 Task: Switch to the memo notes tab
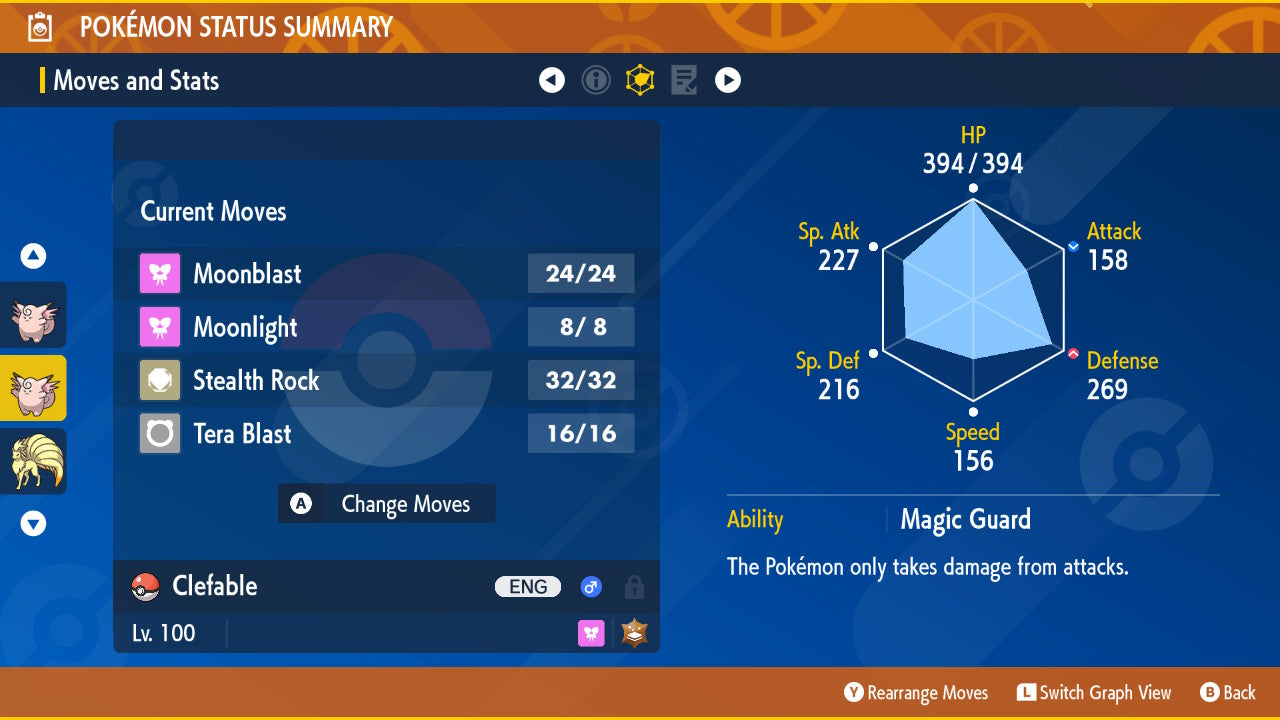click(684, 80)
